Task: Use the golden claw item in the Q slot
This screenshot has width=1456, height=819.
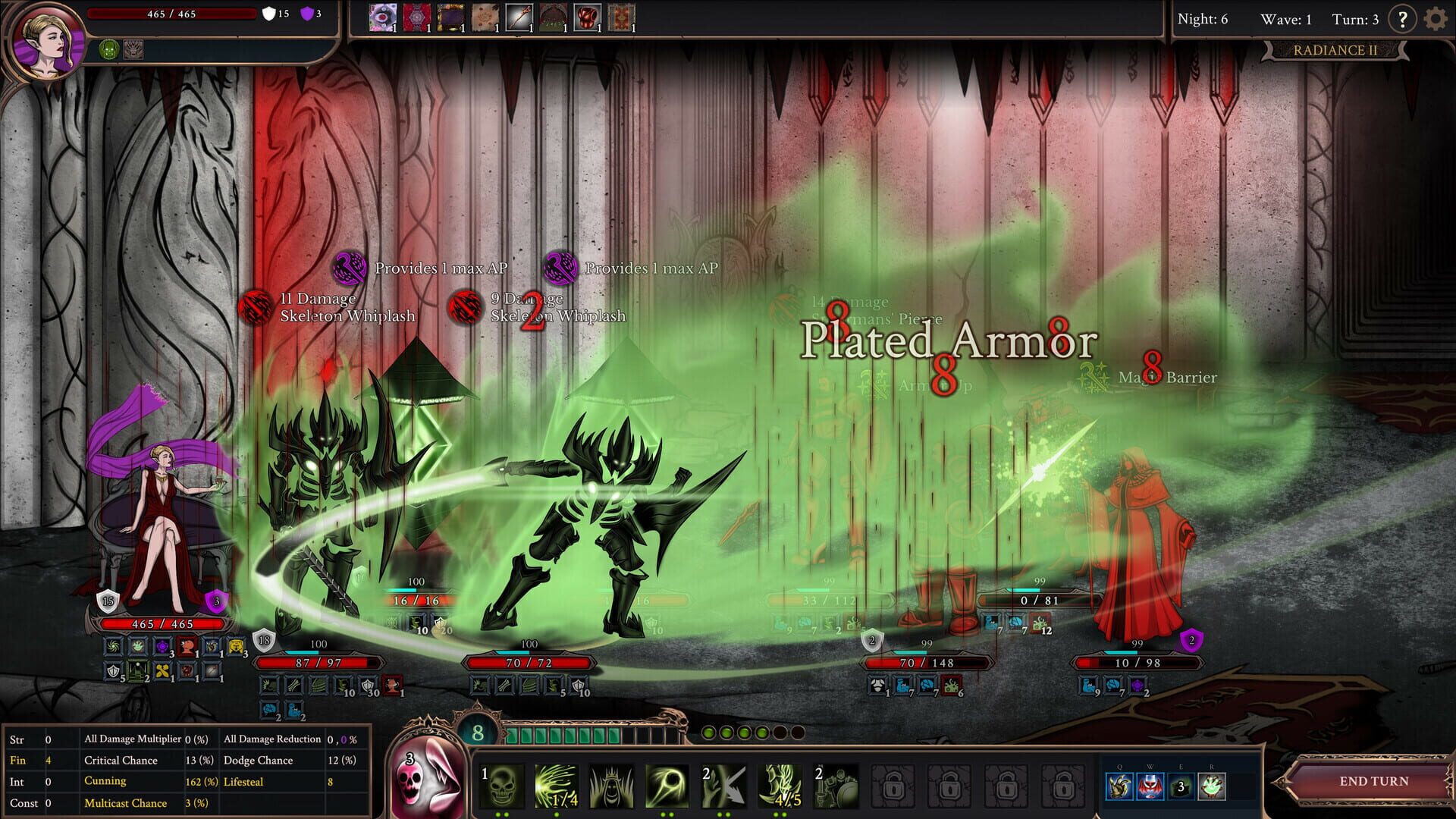Action: 1120,787
